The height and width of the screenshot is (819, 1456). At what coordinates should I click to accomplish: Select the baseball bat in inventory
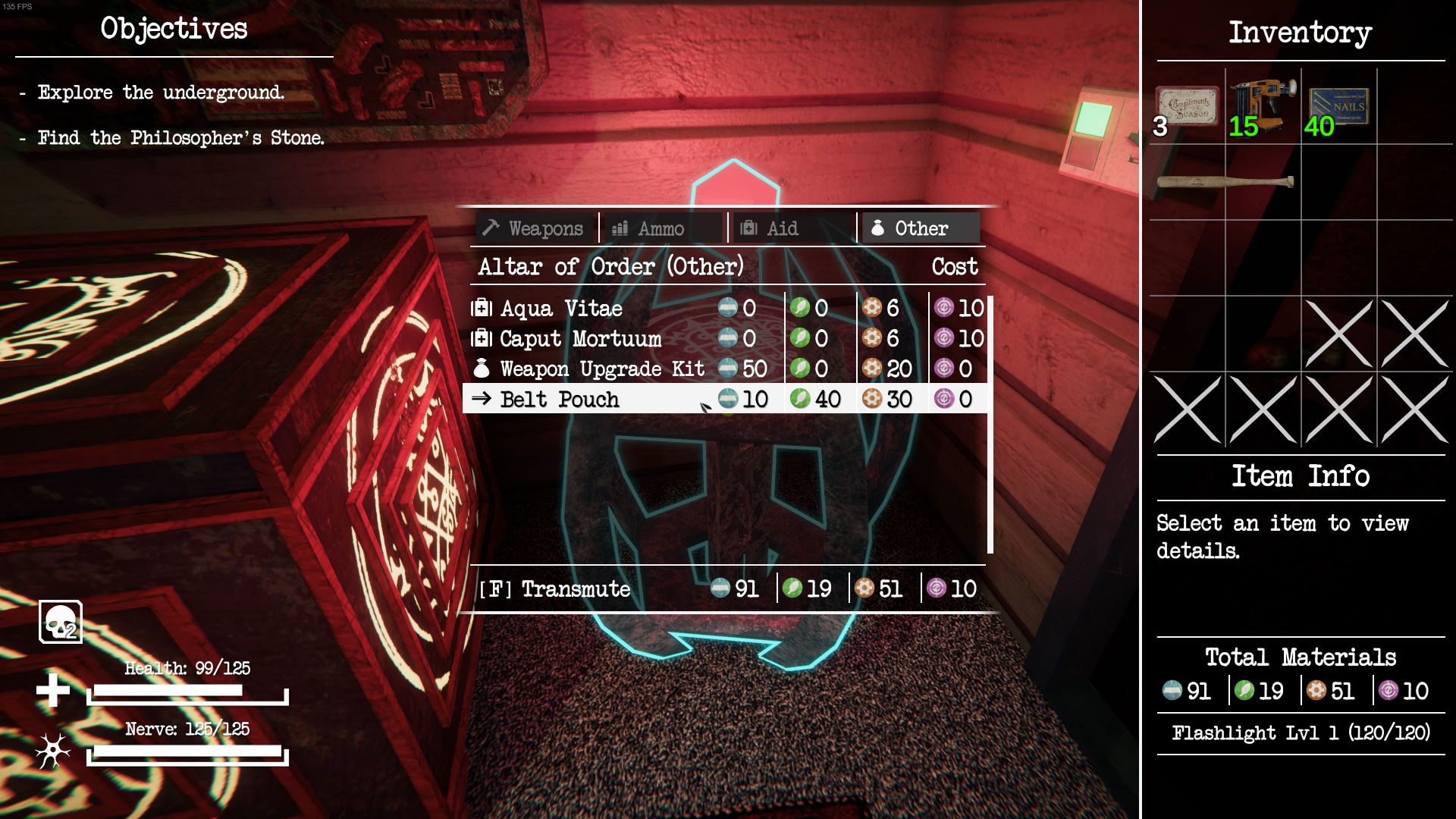point(1225,182)
